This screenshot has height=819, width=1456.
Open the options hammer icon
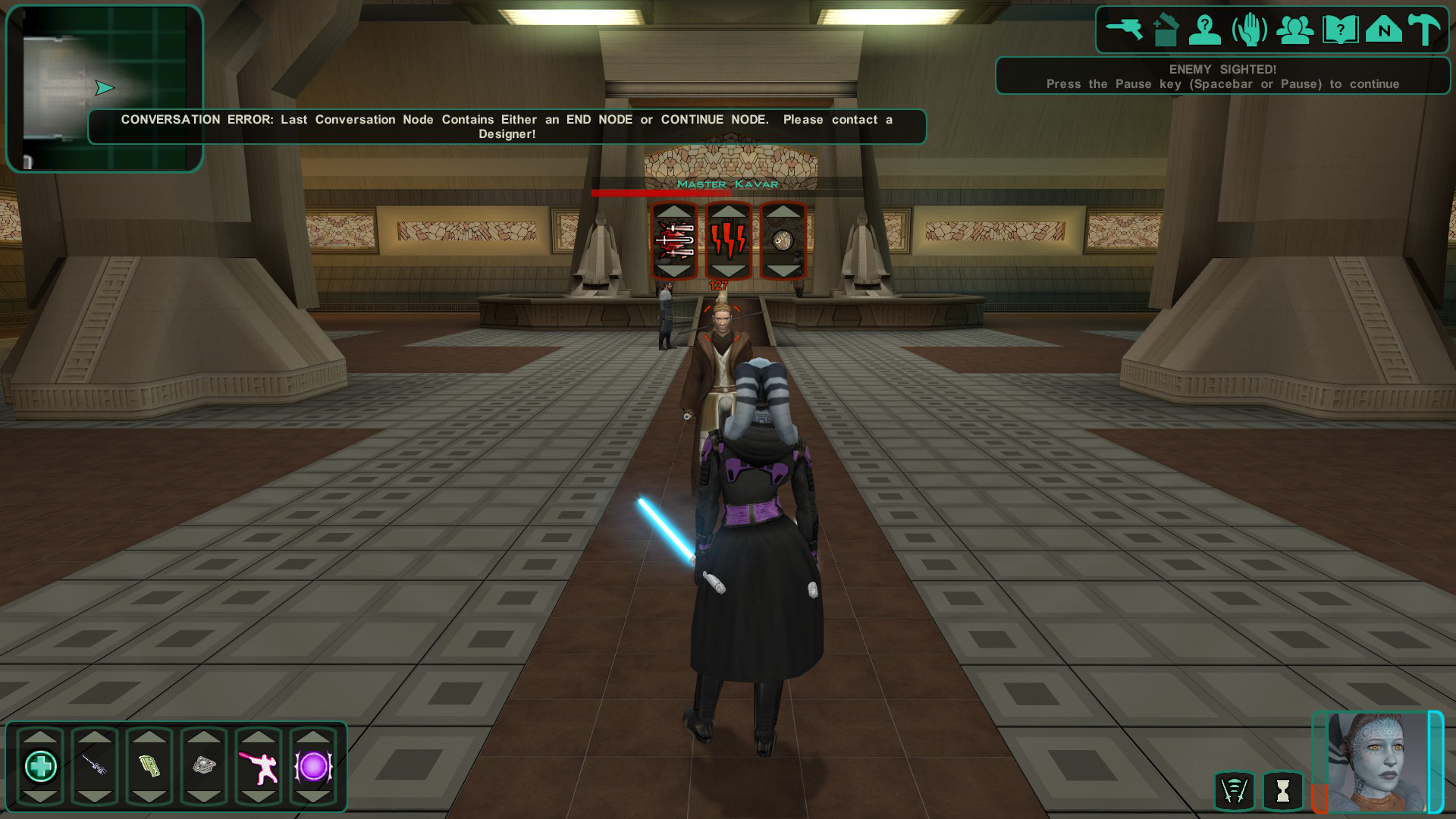click(x=1425, y=30)
